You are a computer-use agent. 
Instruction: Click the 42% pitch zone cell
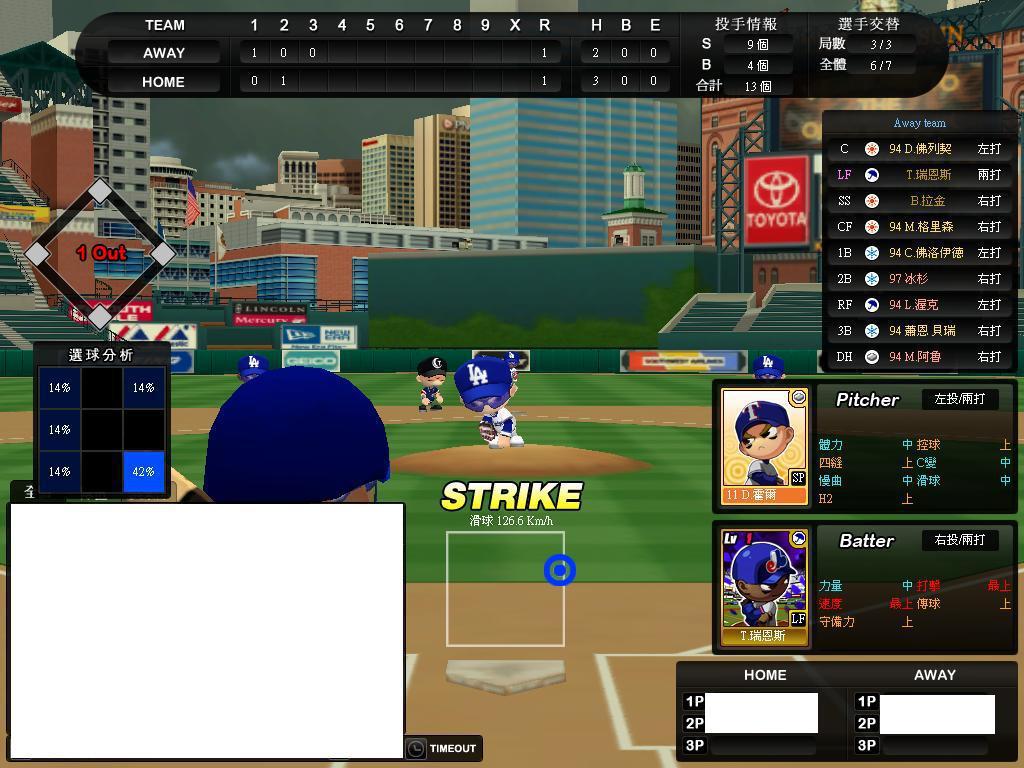[x=143, y=471]
